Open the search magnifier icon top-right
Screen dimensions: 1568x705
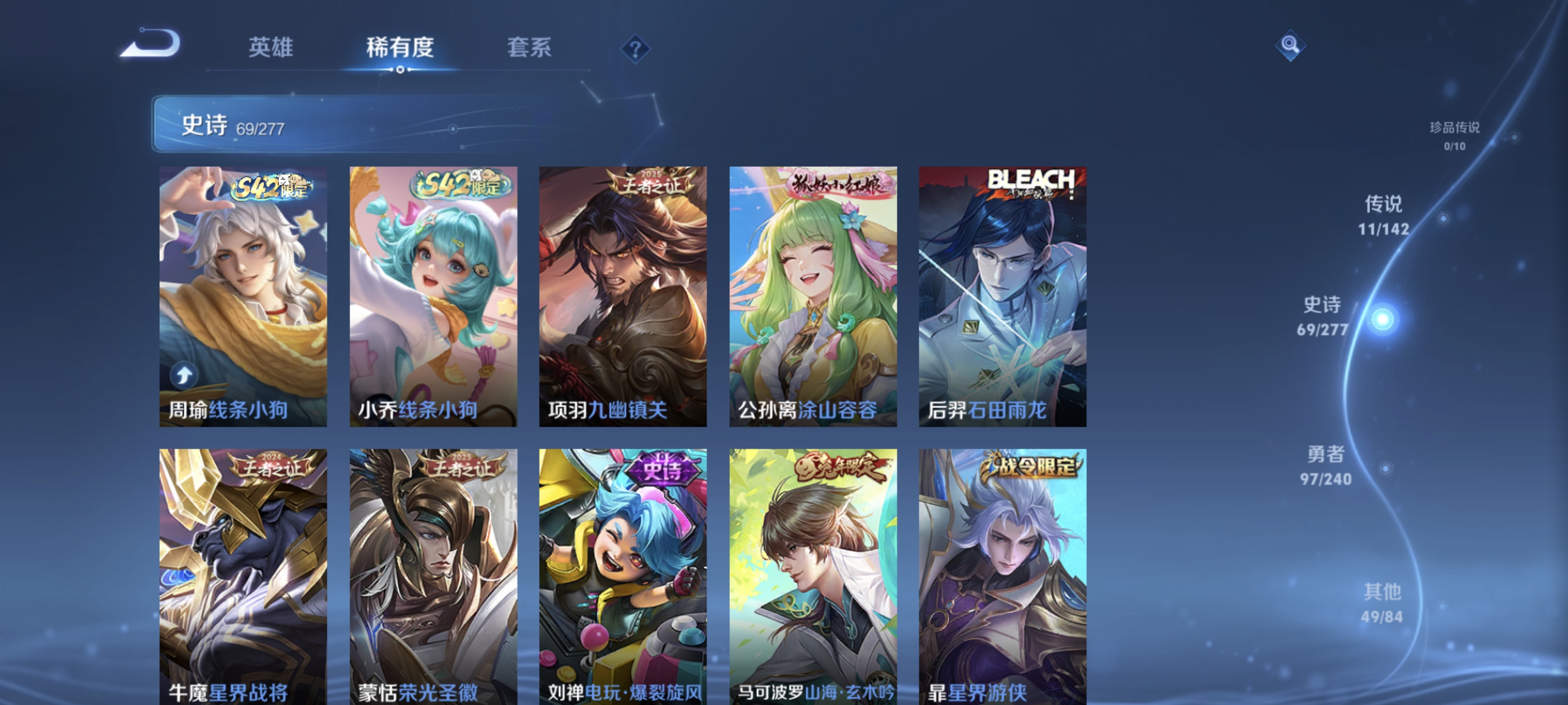pos(1291,46)
